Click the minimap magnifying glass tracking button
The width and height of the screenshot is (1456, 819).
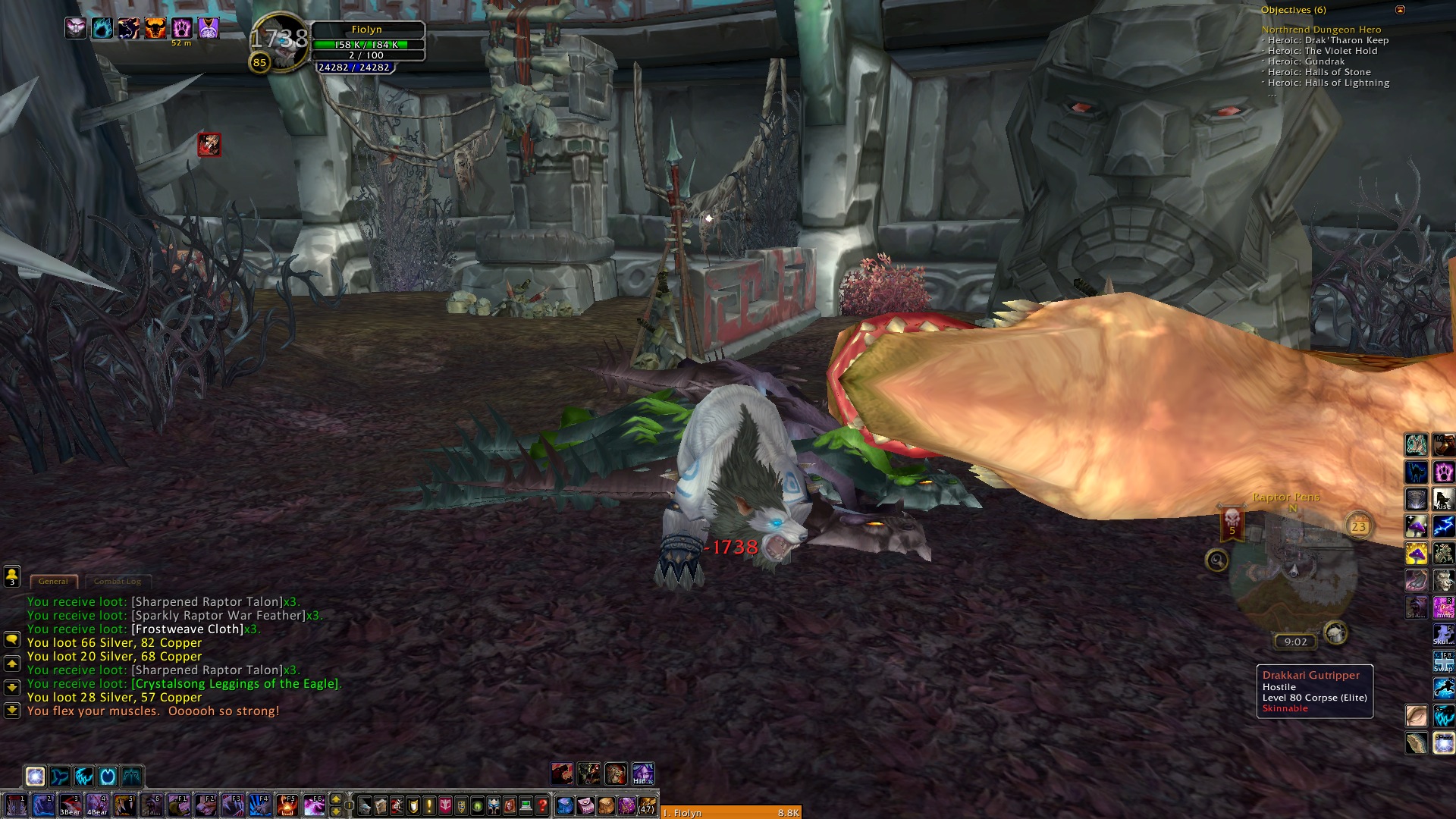tap(1216, 560)
